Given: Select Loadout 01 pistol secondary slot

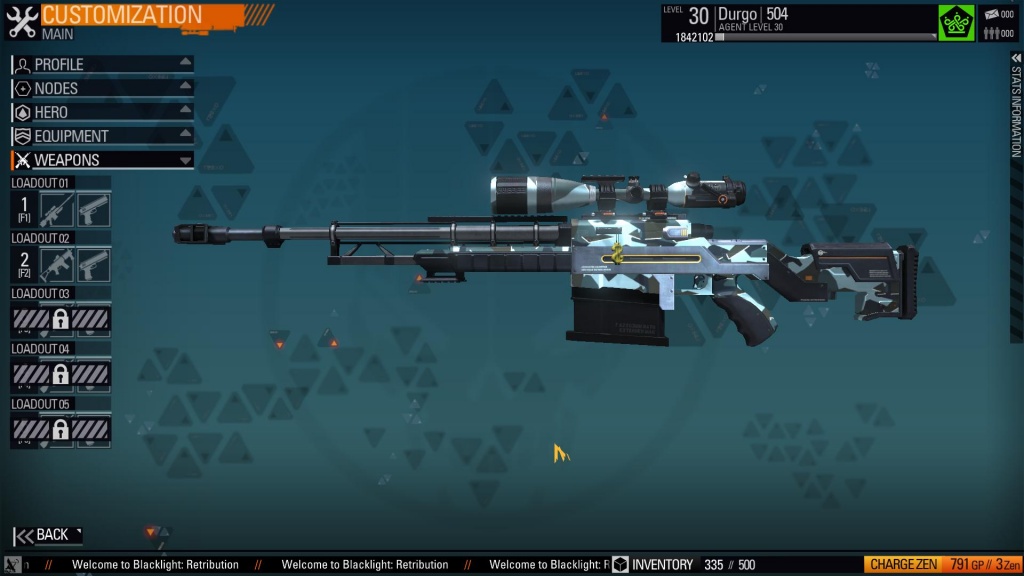Looking at the screenshot, I should tap(94, 210).
